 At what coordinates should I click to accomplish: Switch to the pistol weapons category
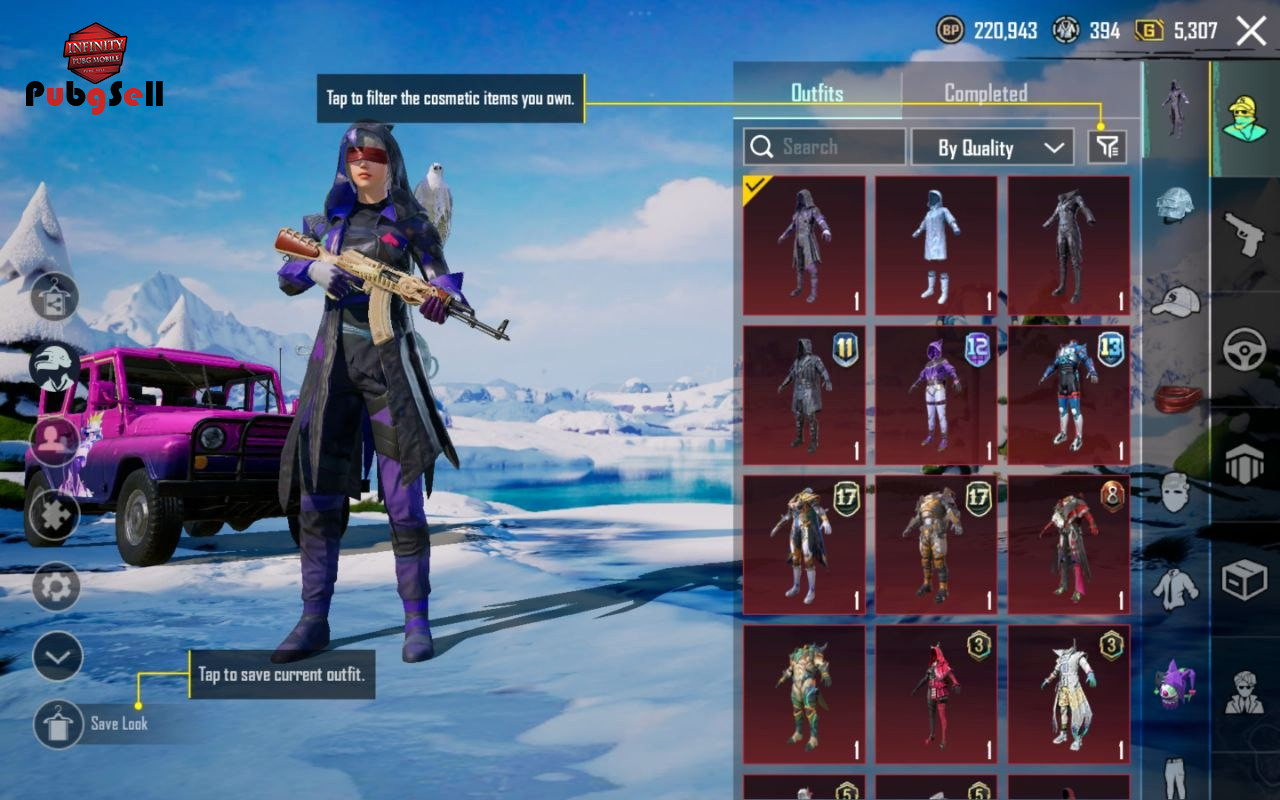tap(1245, 235)
